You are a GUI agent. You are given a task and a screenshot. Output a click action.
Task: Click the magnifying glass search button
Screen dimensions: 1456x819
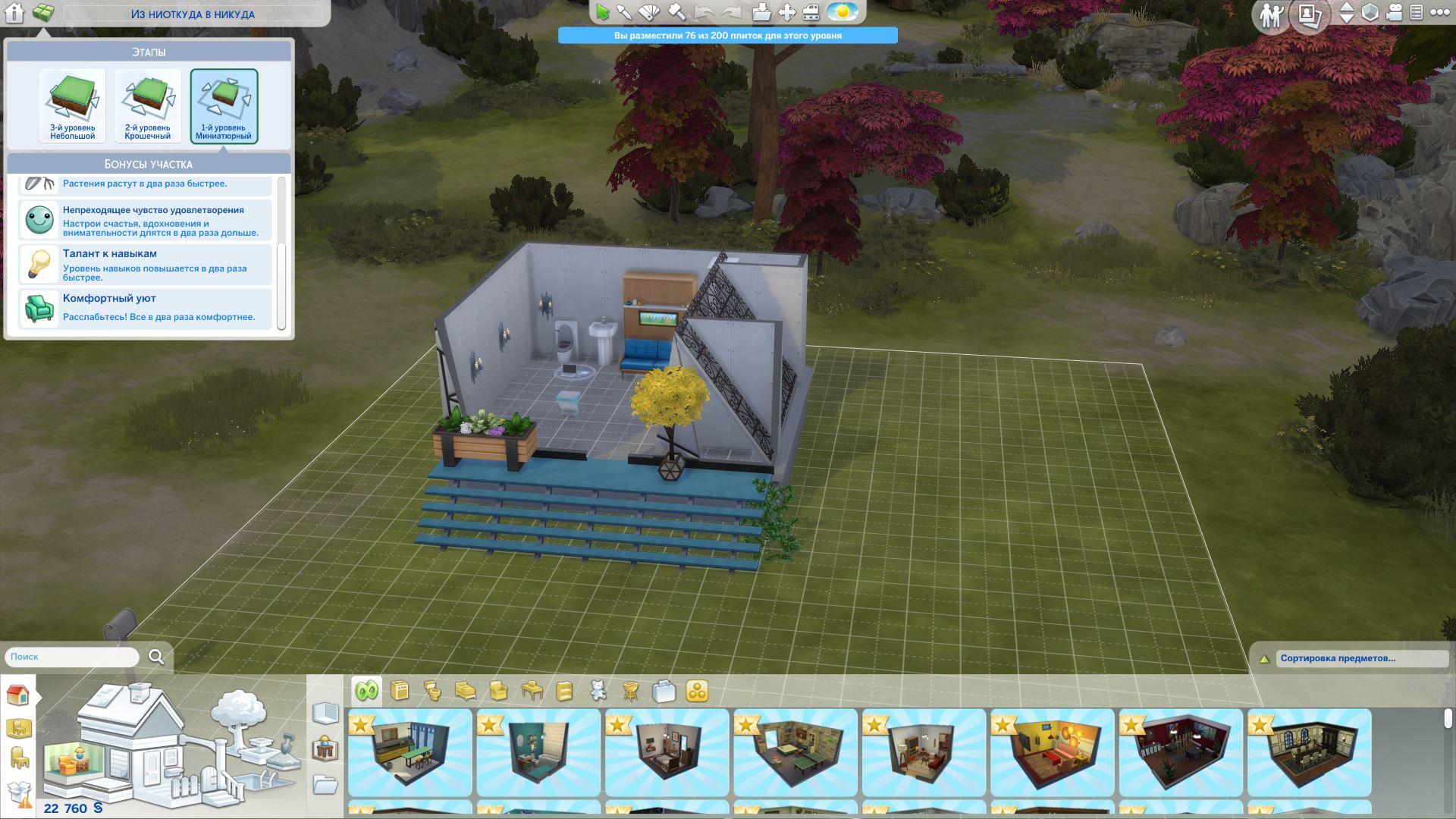[156, 657]
